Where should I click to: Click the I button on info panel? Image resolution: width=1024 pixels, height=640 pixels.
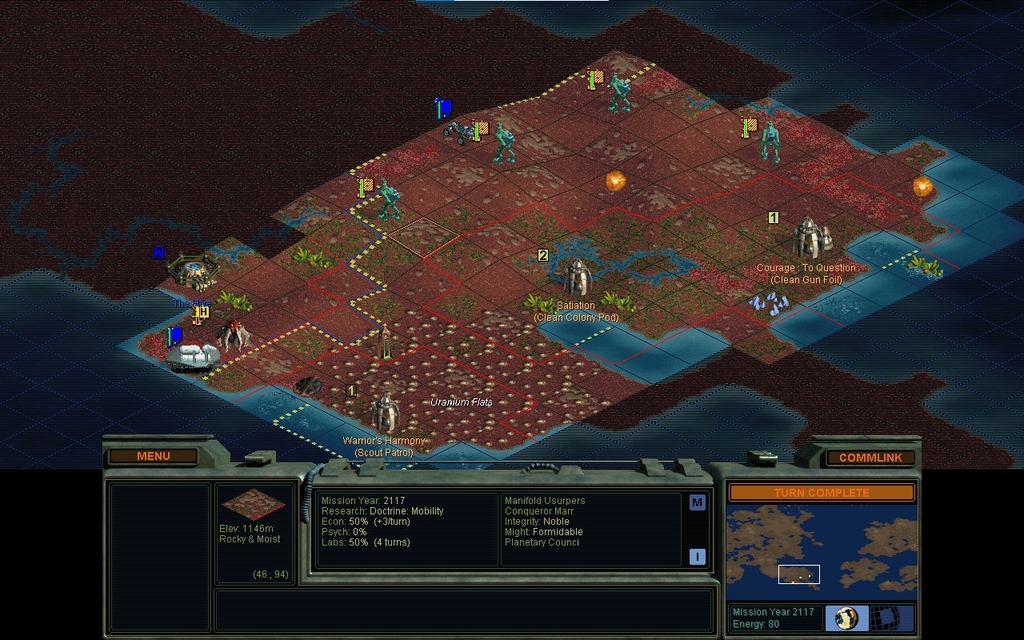(x=697, y=557)
